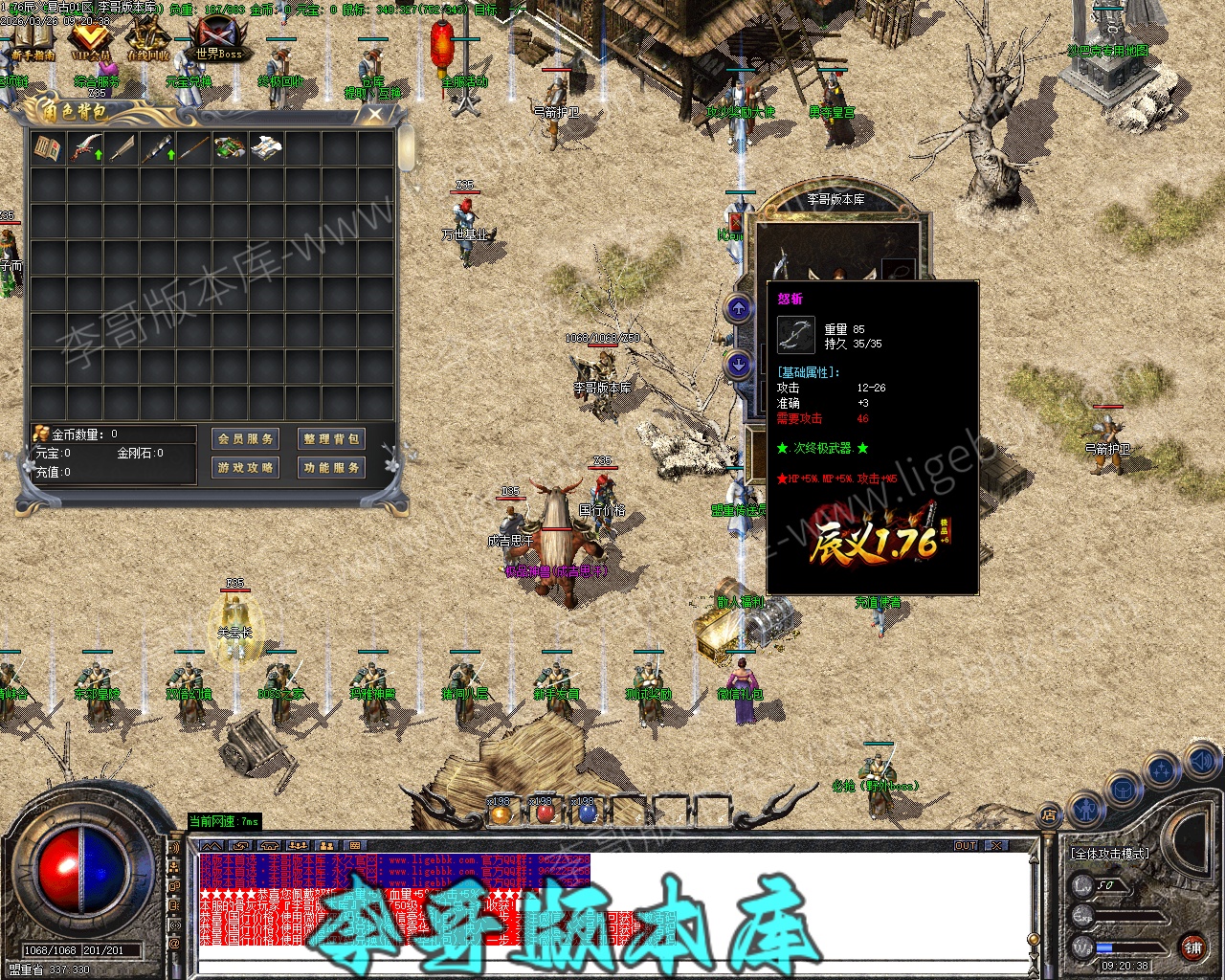Select the green armor item in the backpack
The height and width of the screenshot is (980, 1225).
pos(230,148)
